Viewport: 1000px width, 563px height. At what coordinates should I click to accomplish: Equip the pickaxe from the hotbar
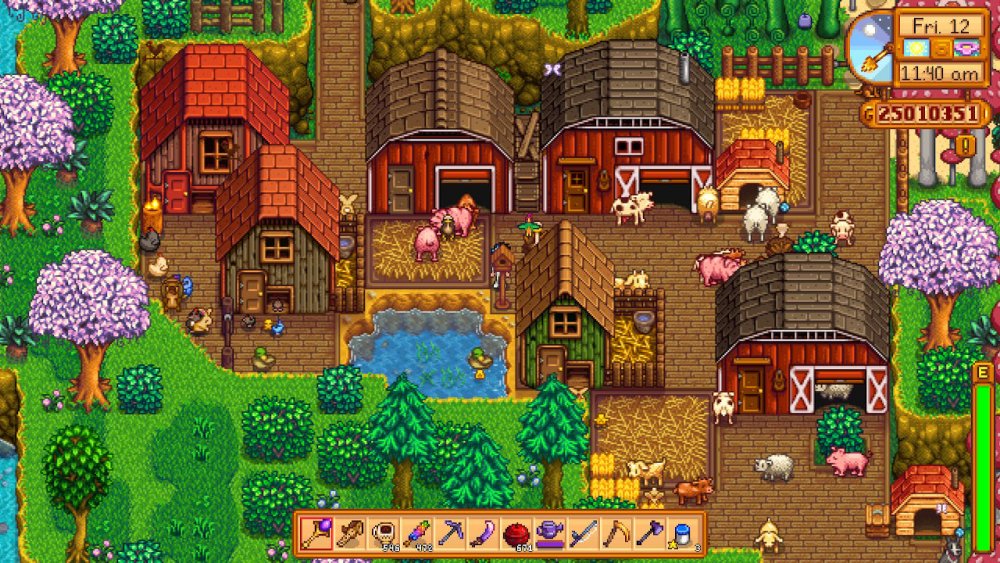click(x=449, y=534)
